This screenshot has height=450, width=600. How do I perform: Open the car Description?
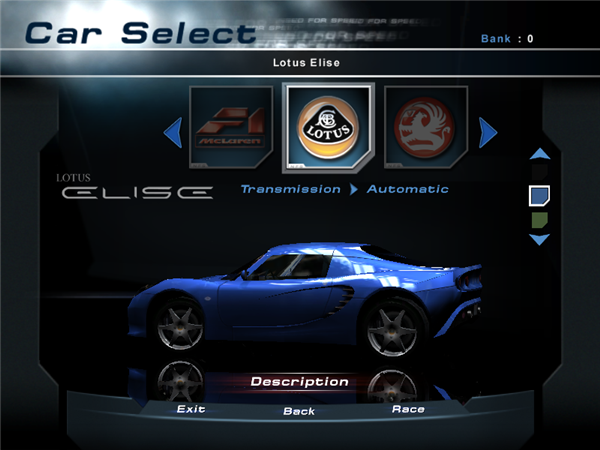click(x=299, y=382)
